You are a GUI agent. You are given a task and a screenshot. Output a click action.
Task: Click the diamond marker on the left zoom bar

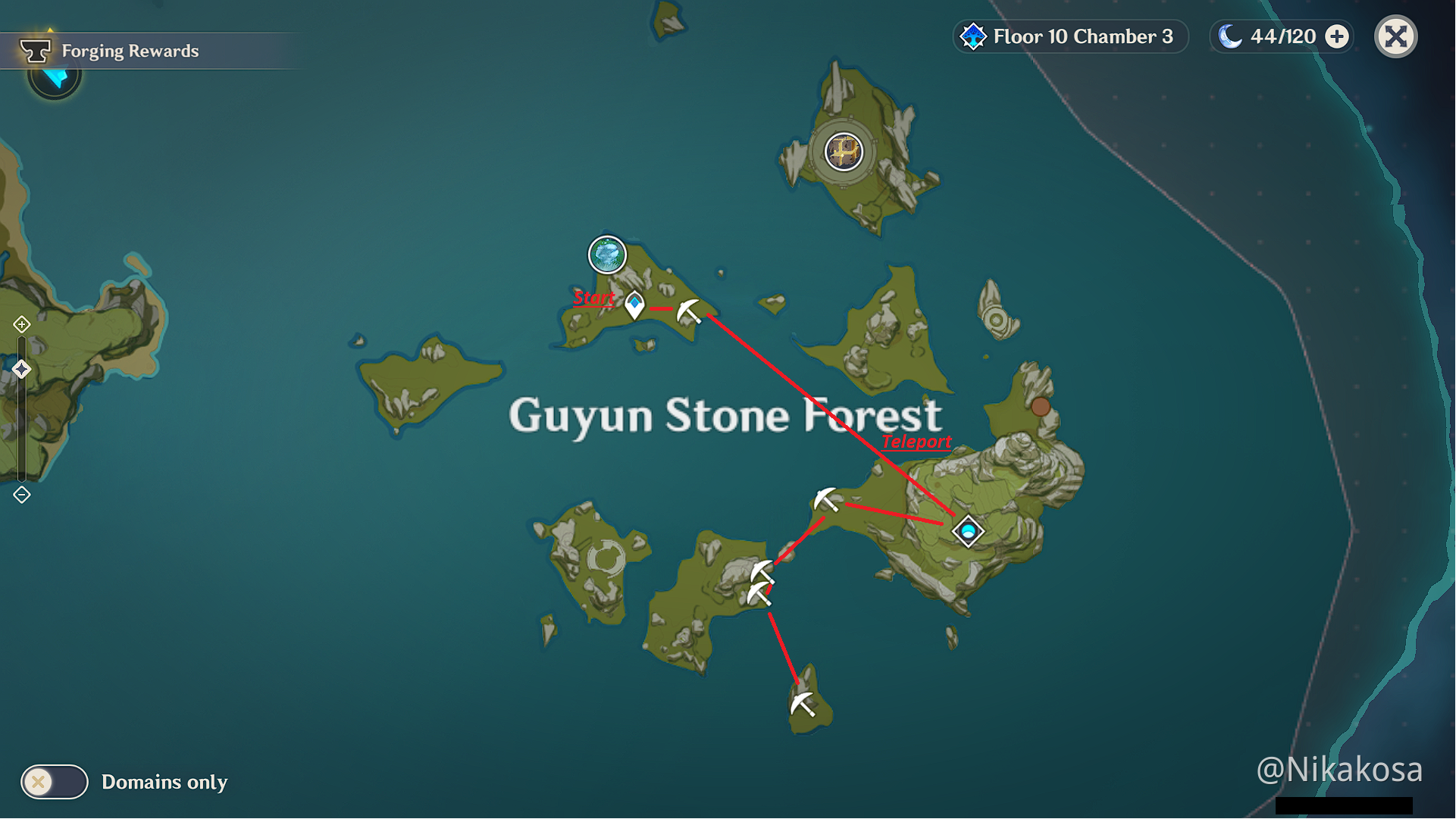tap(22, 369)
